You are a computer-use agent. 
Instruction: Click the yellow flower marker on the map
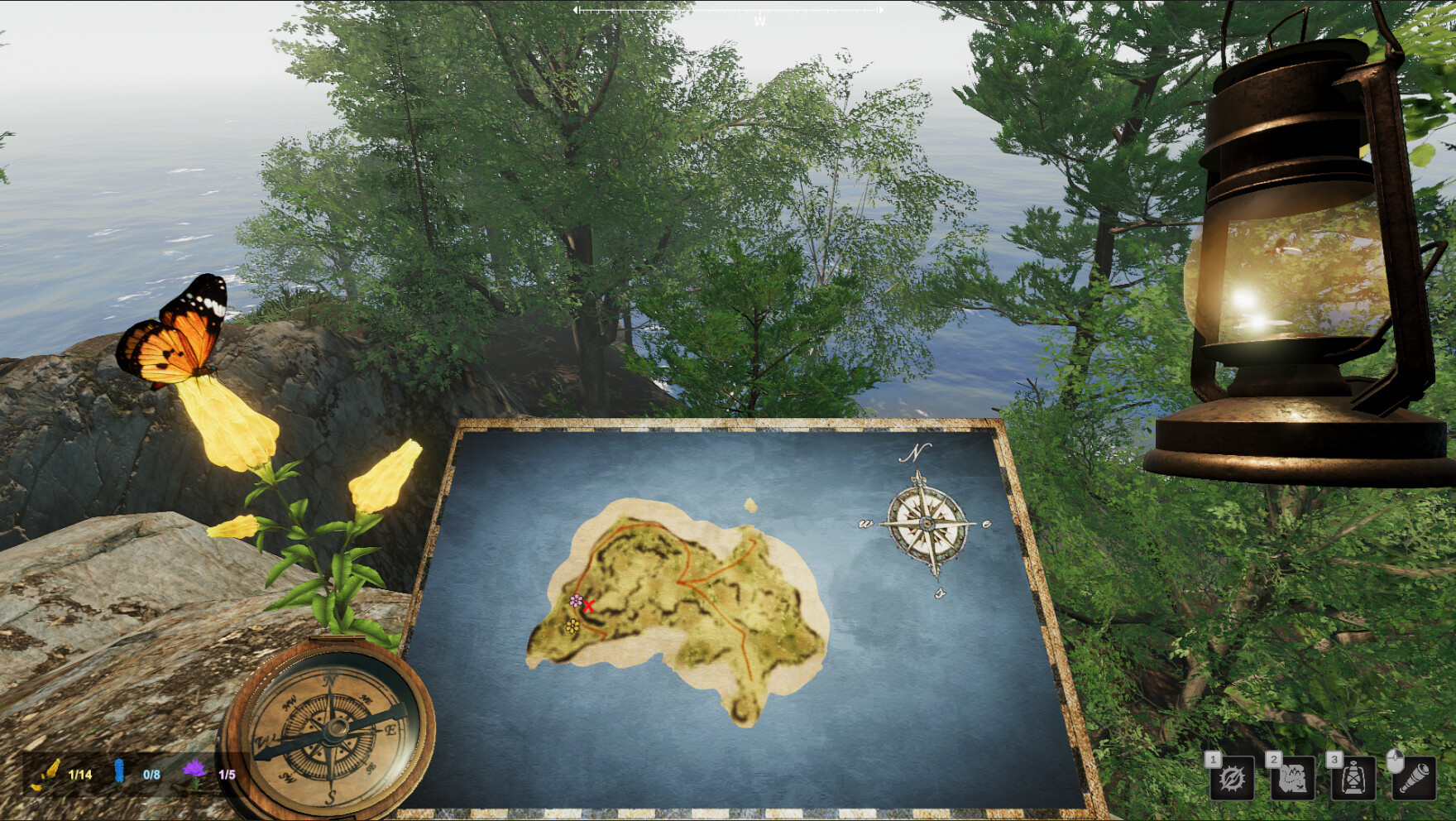572,627
